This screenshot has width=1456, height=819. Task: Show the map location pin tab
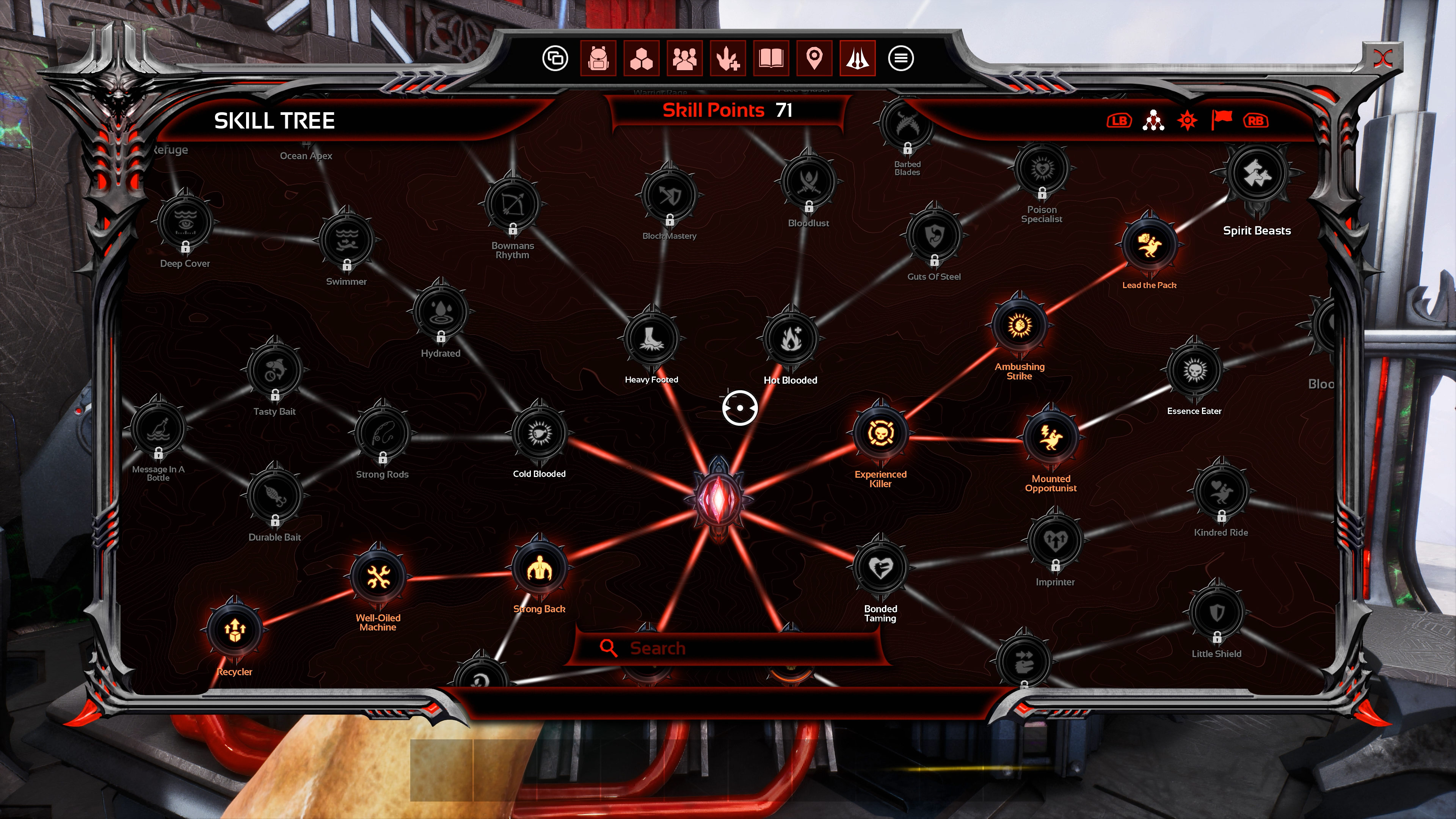814,58
